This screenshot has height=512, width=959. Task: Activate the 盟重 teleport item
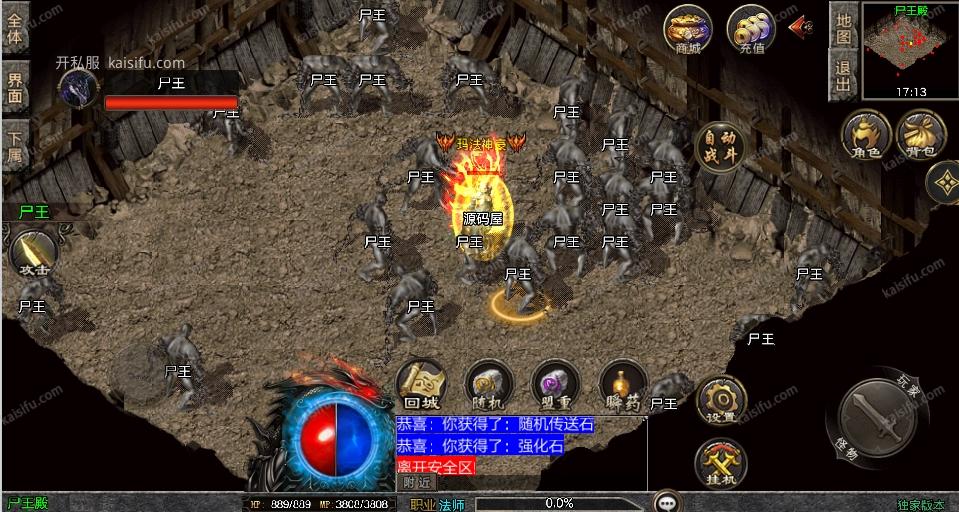[x=553, y=385]
